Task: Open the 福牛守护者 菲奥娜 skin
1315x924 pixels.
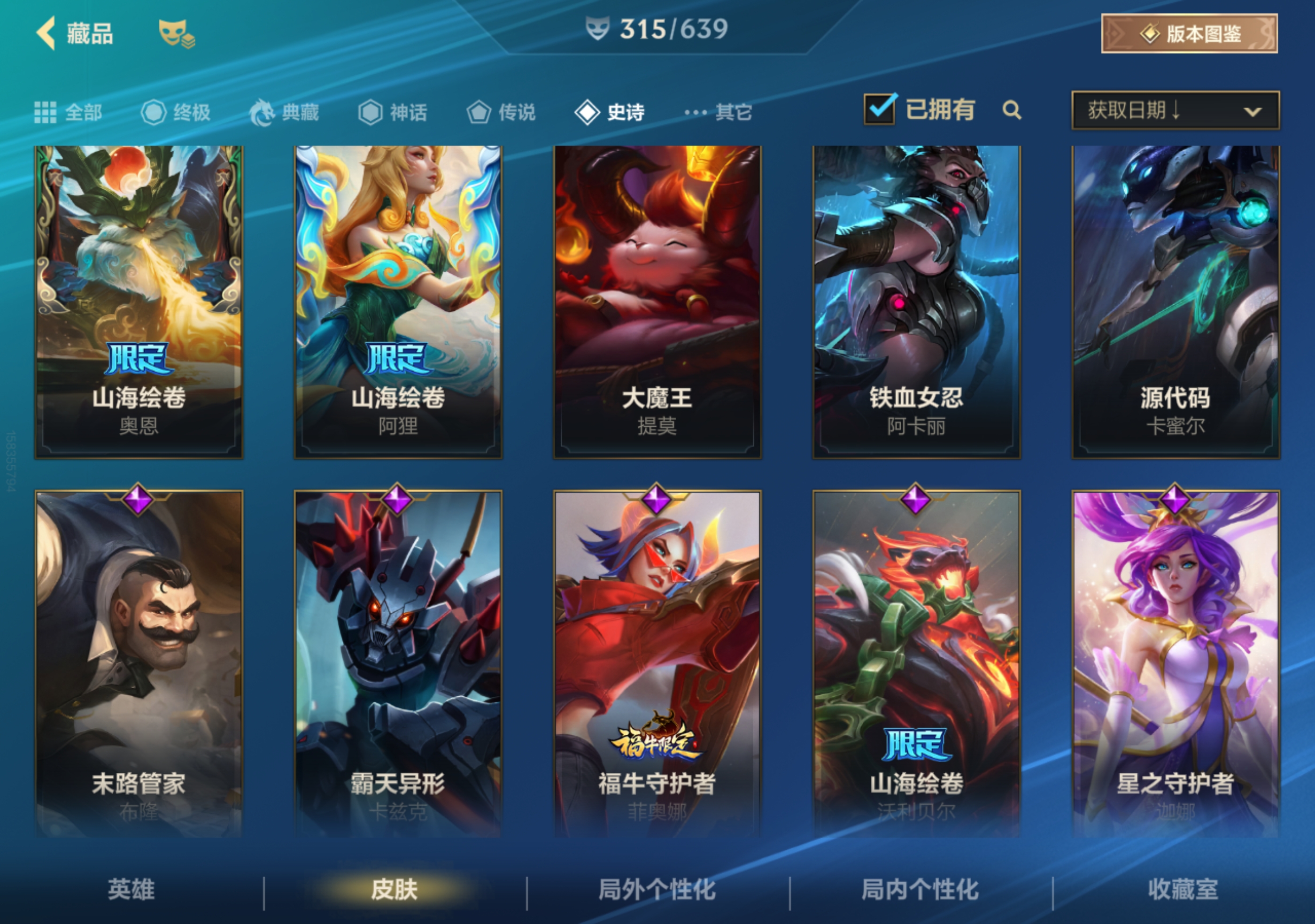Action: pyautogui.click(x=657, y=664)
